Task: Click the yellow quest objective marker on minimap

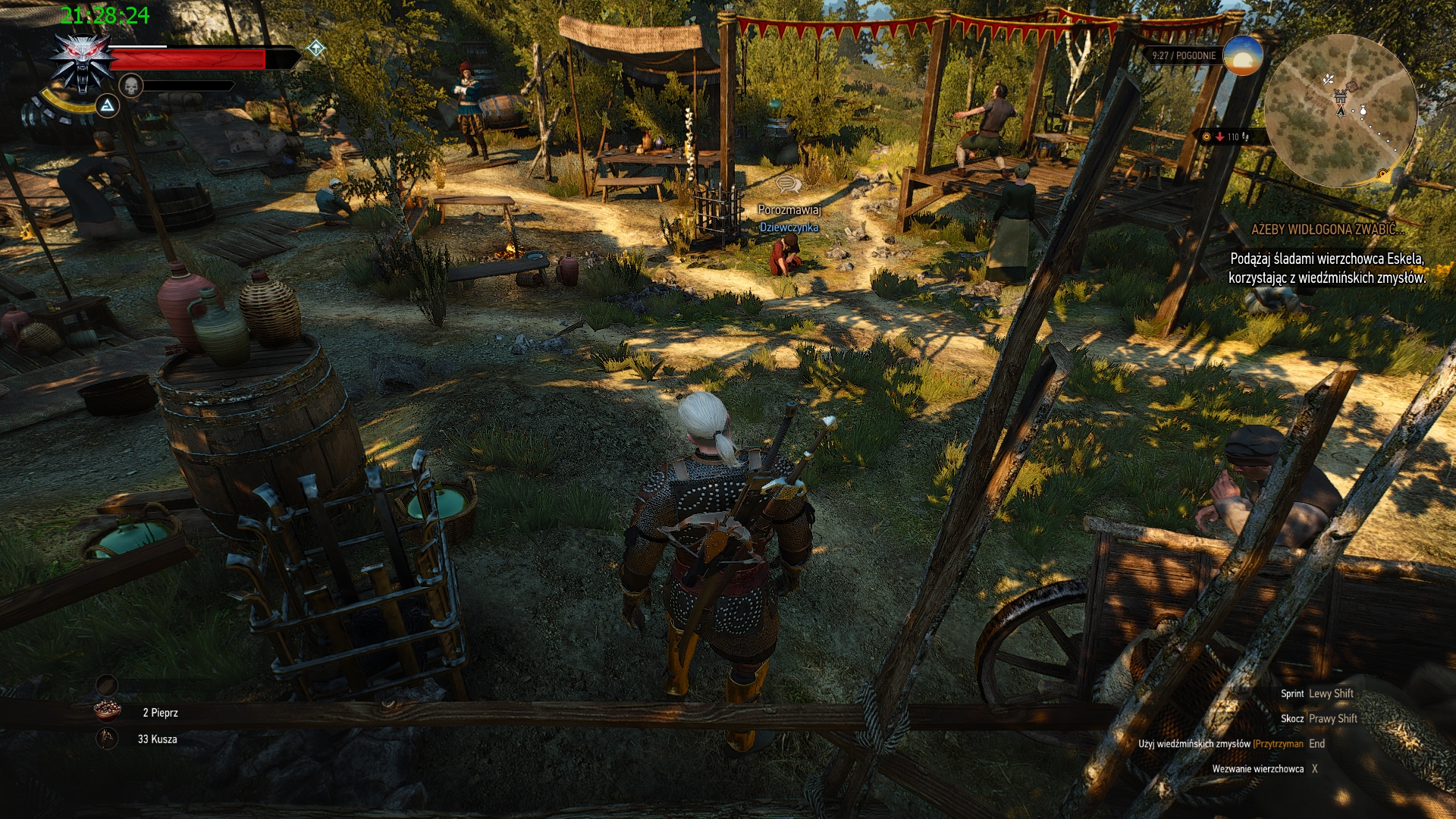Action: (x=1382, y=174)
